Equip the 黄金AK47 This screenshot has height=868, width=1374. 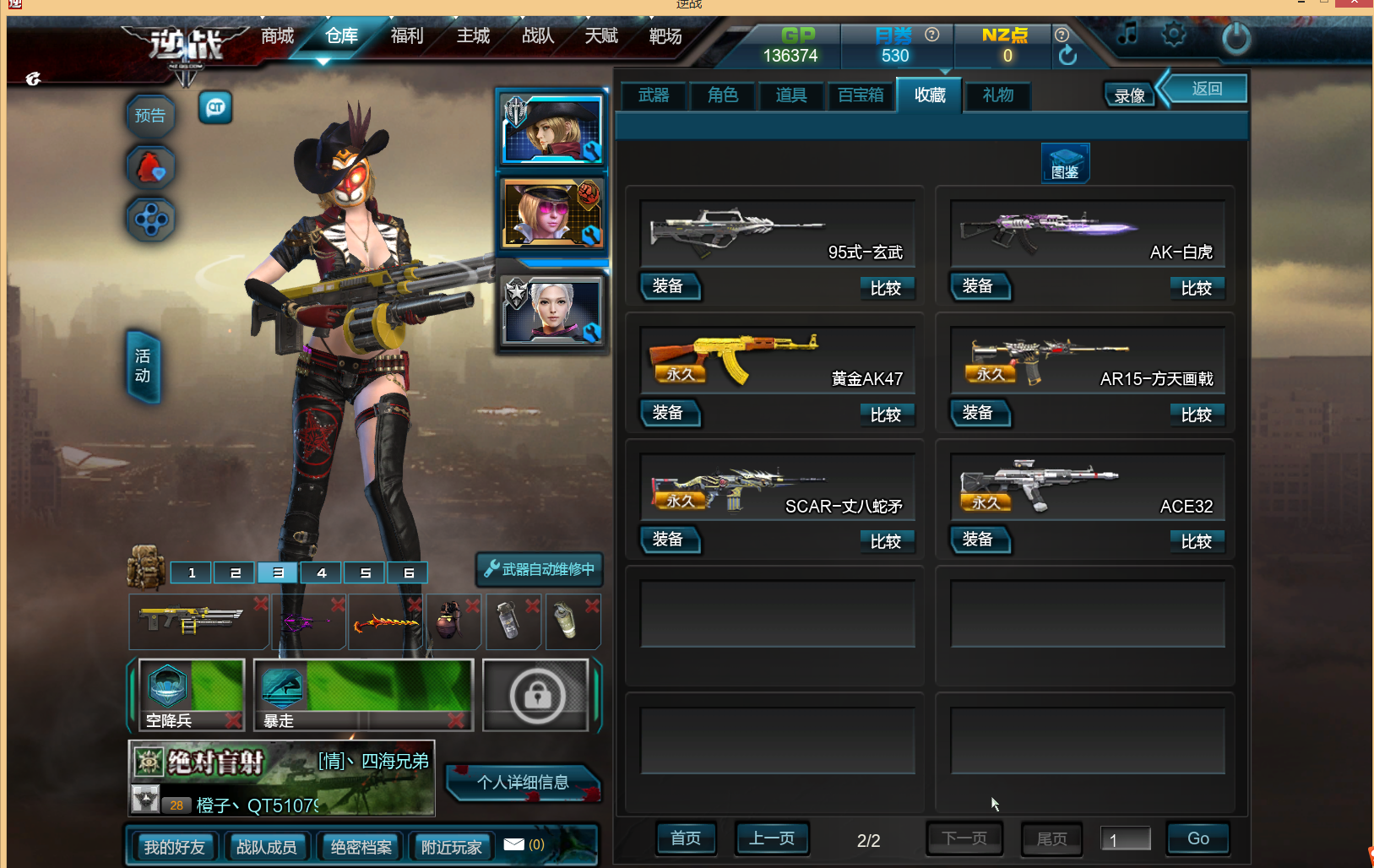(669, 413)
